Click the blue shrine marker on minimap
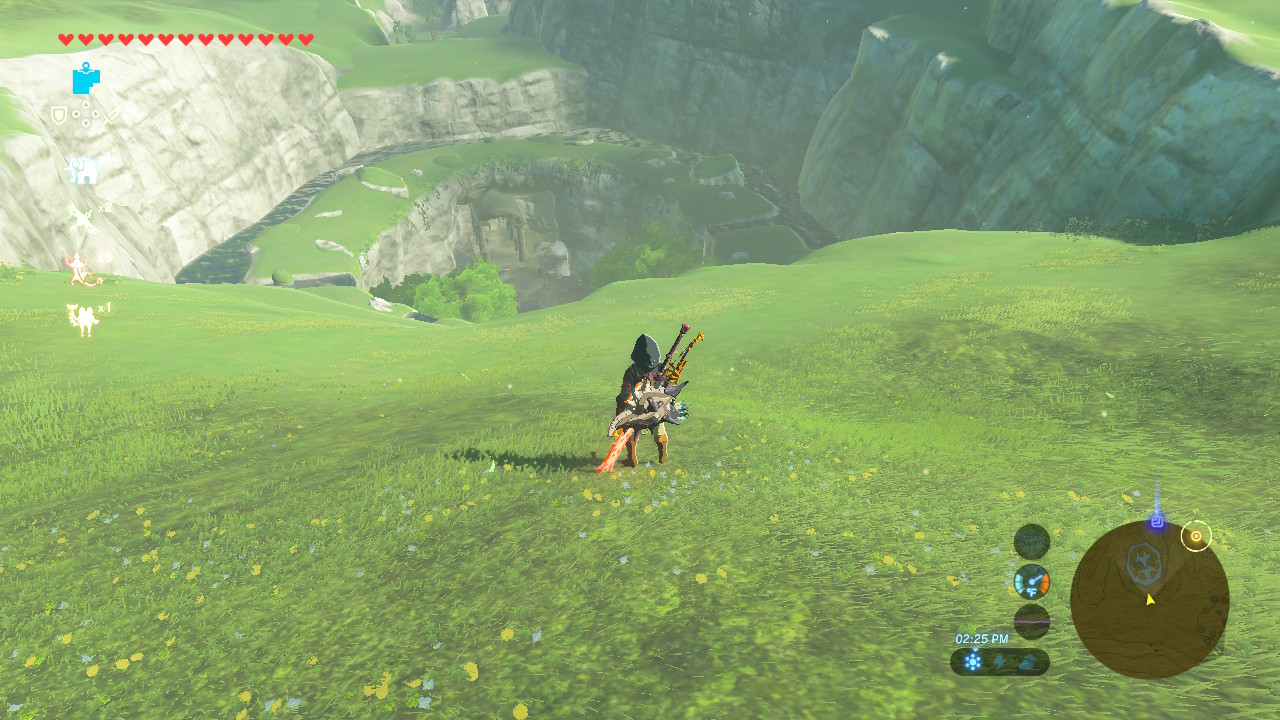1280x720 pixels. (x=1157, y=521)
